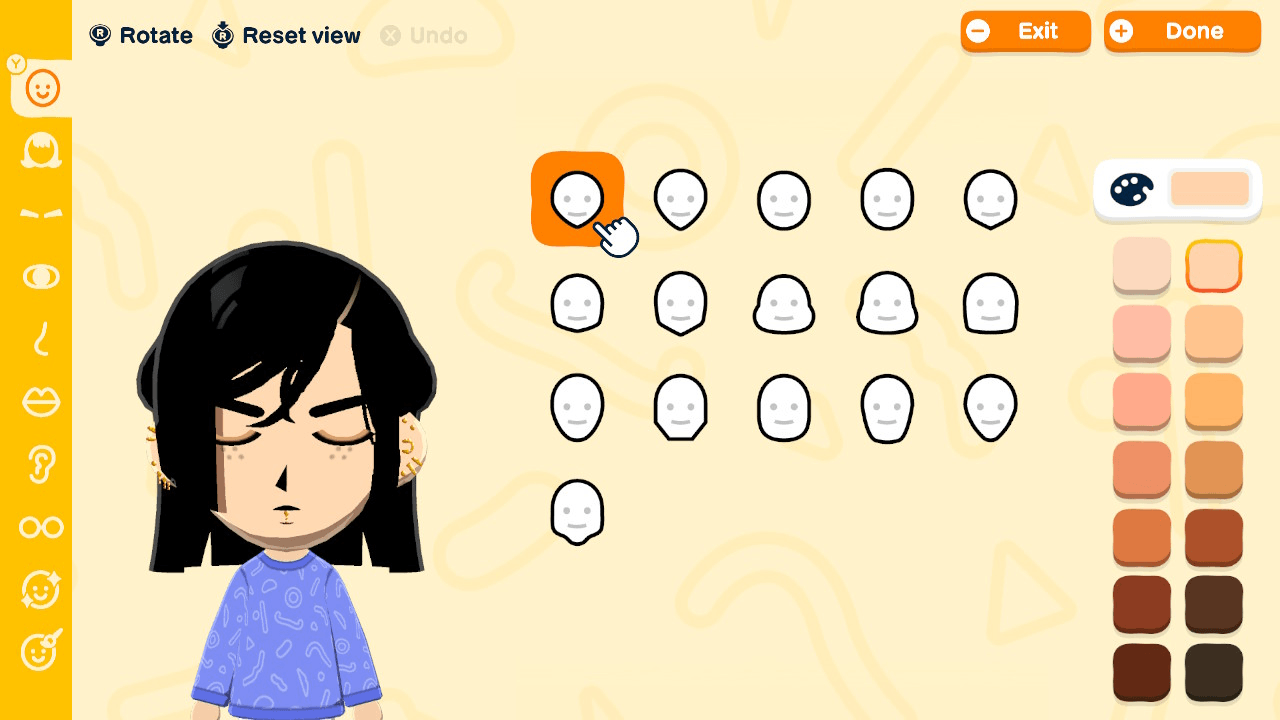Open the facial features category
The image size is (1280, 720).
pyautogui.click(x=40, y=590)
